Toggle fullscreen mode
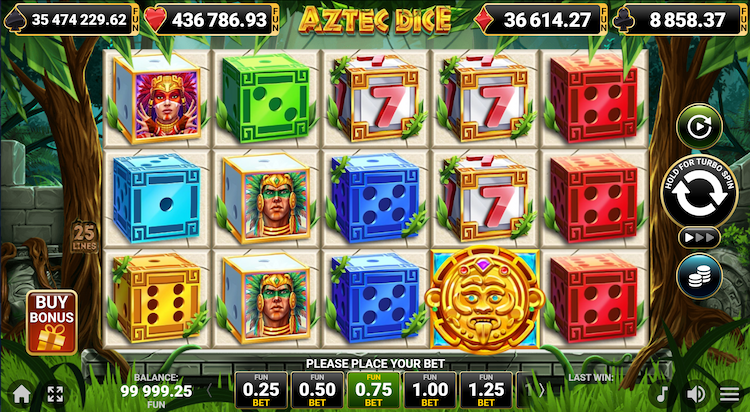 pos(55,394)
